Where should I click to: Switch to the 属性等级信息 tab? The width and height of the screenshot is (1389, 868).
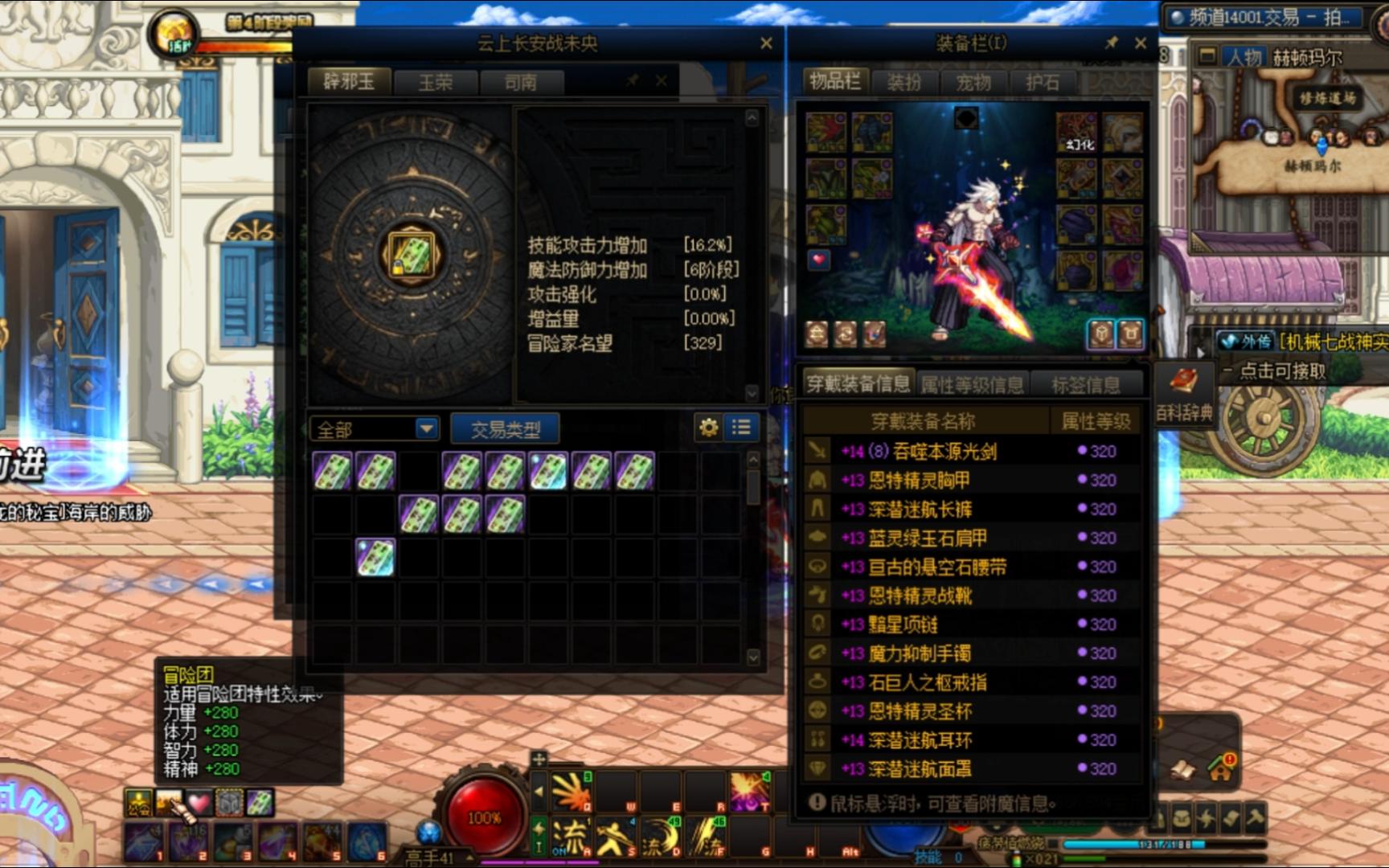pos(971,383)
